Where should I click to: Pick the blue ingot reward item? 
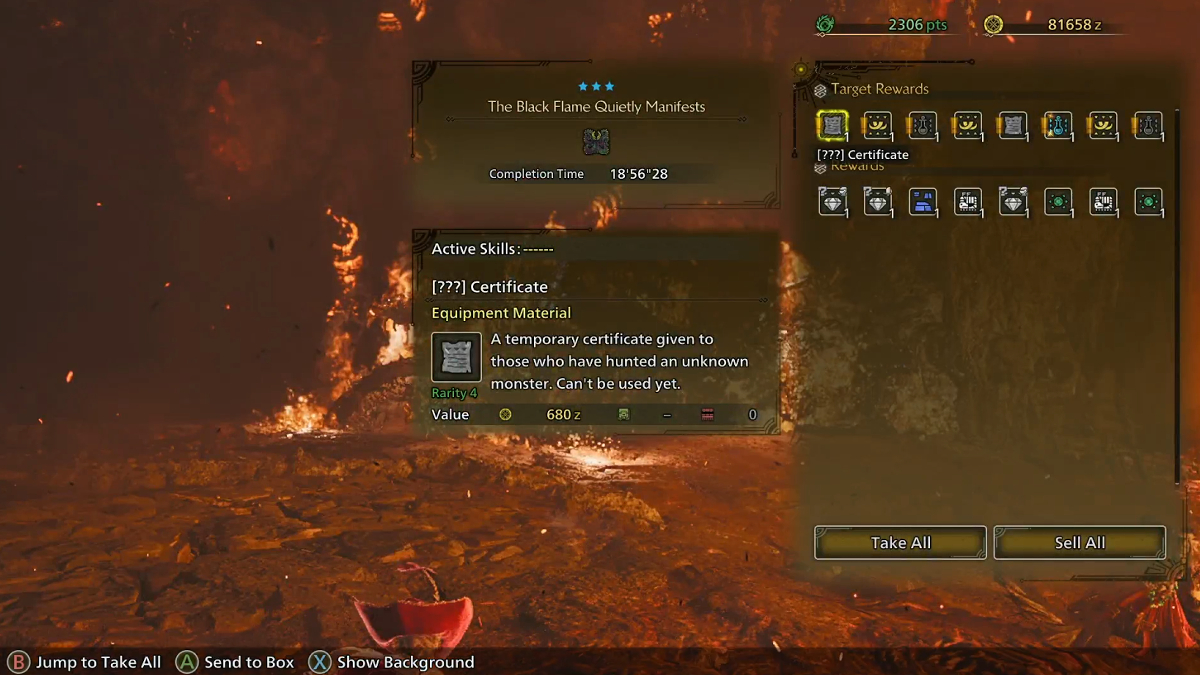point(922,202)
